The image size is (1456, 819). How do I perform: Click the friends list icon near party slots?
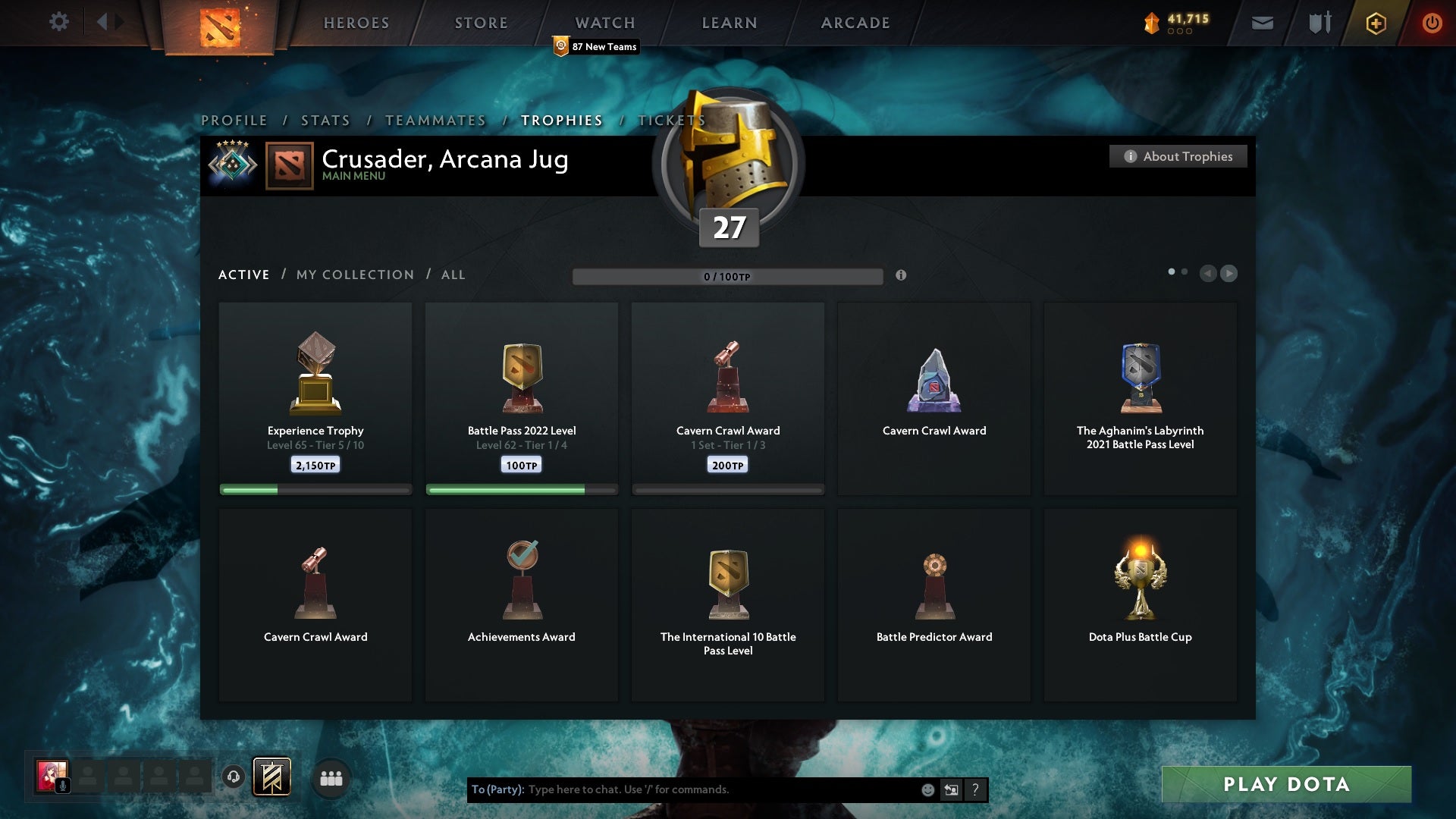pos(331,777)
